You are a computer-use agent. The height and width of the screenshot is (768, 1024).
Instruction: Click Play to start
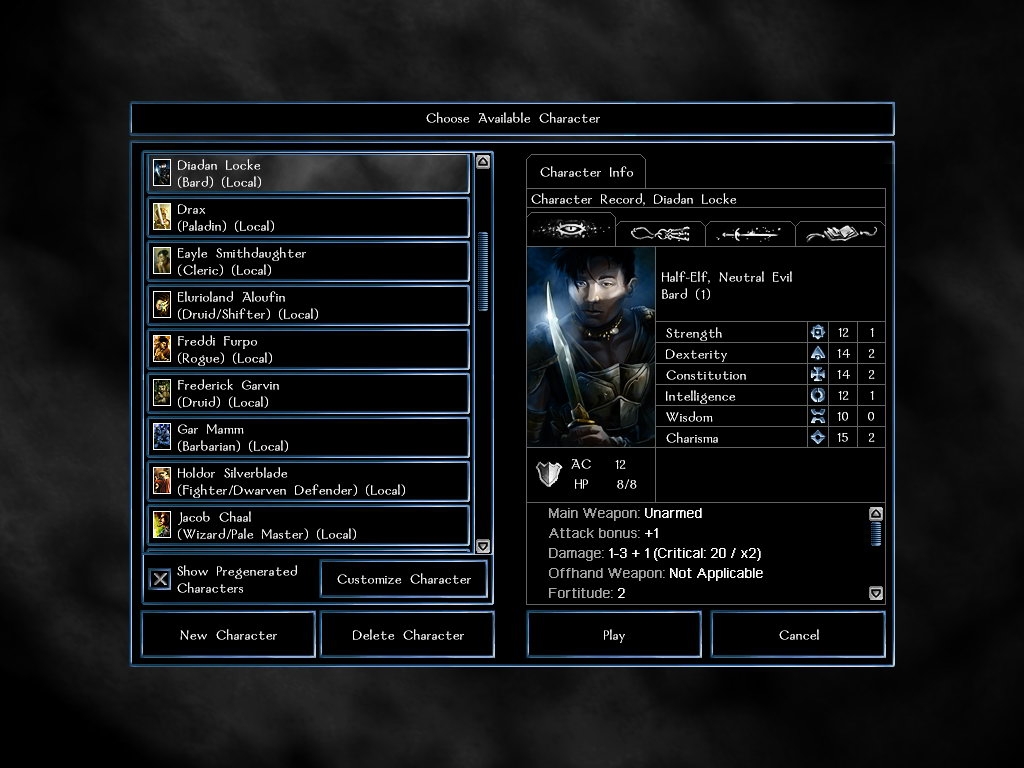coord(614,635)
